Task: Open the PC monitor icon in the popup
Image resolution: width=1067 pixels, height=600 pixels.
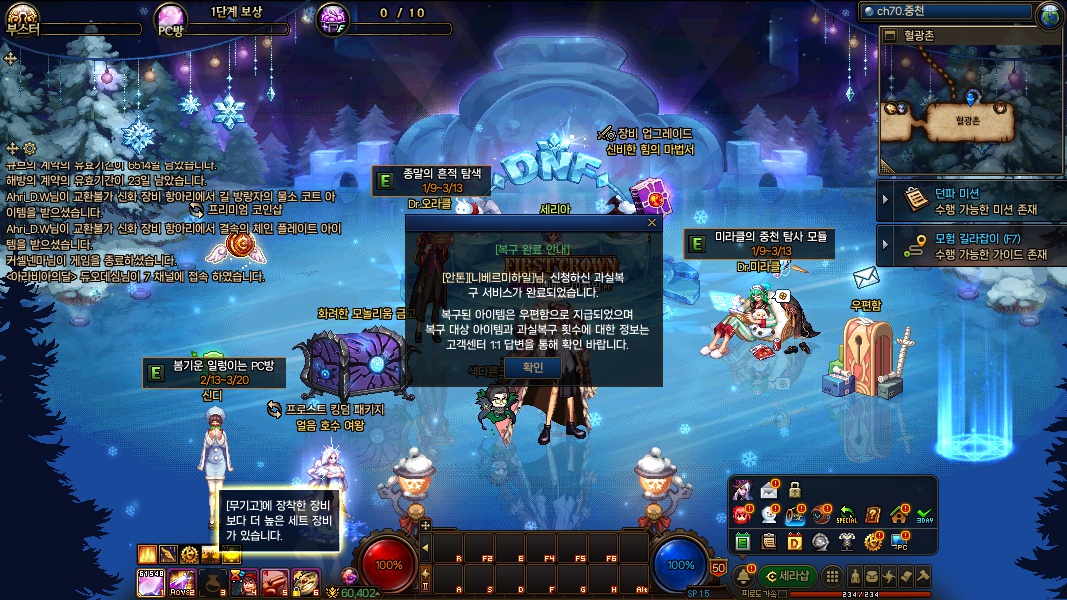Action: point(899,541)
